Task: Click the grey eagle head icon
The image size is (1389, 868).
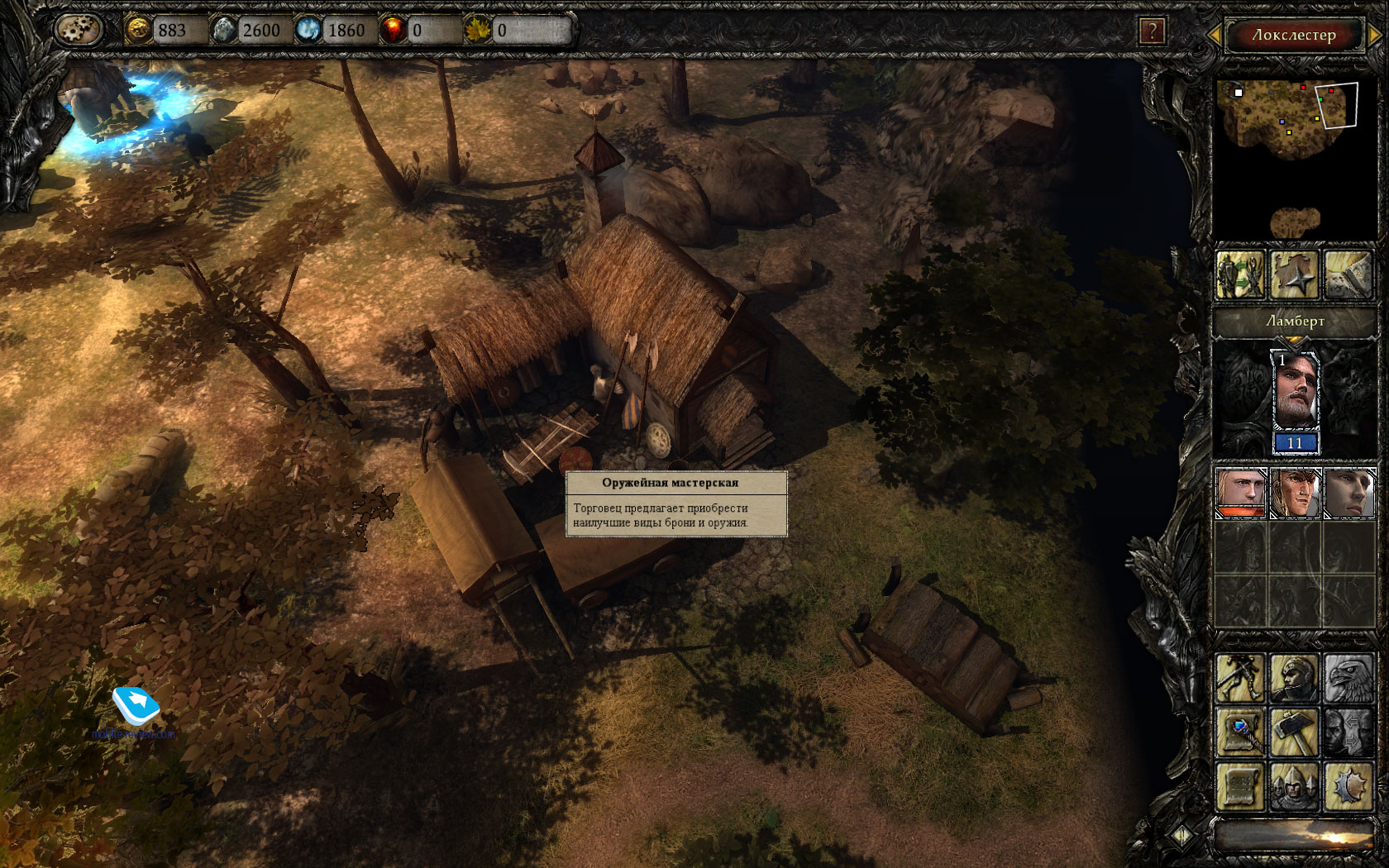Action: tap(1349, 678)
